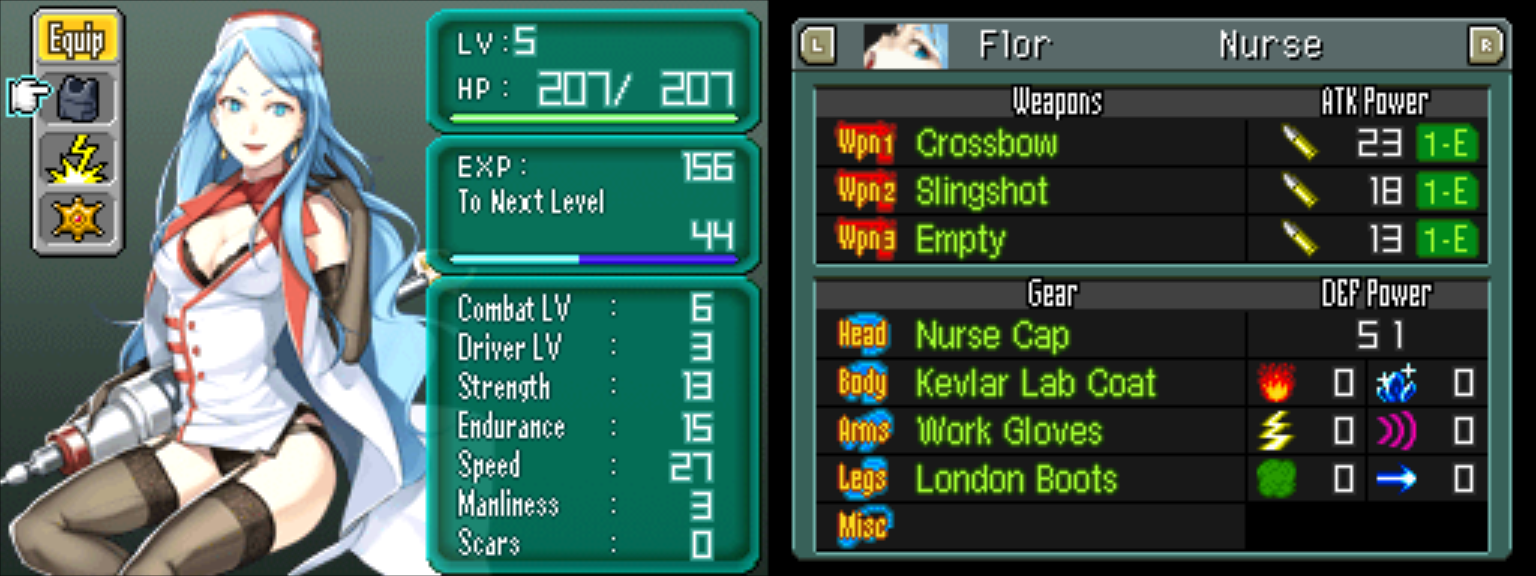Choose the lightning bolt skills icon
This screenshot has width=1536, height=576.
pos(78,159)
